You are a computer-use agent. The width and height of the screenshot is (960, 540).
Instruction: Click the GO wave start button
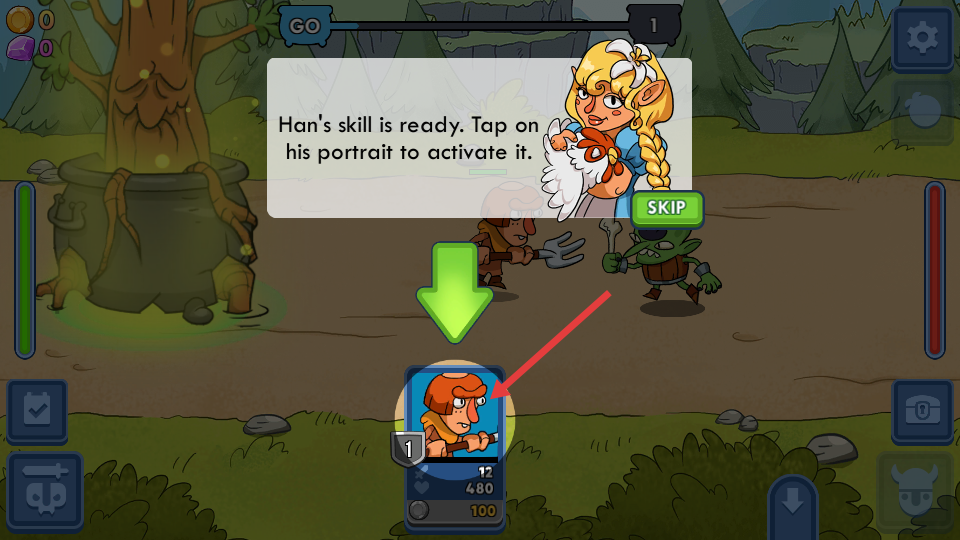pyautogui.click(x=305, y=26)
